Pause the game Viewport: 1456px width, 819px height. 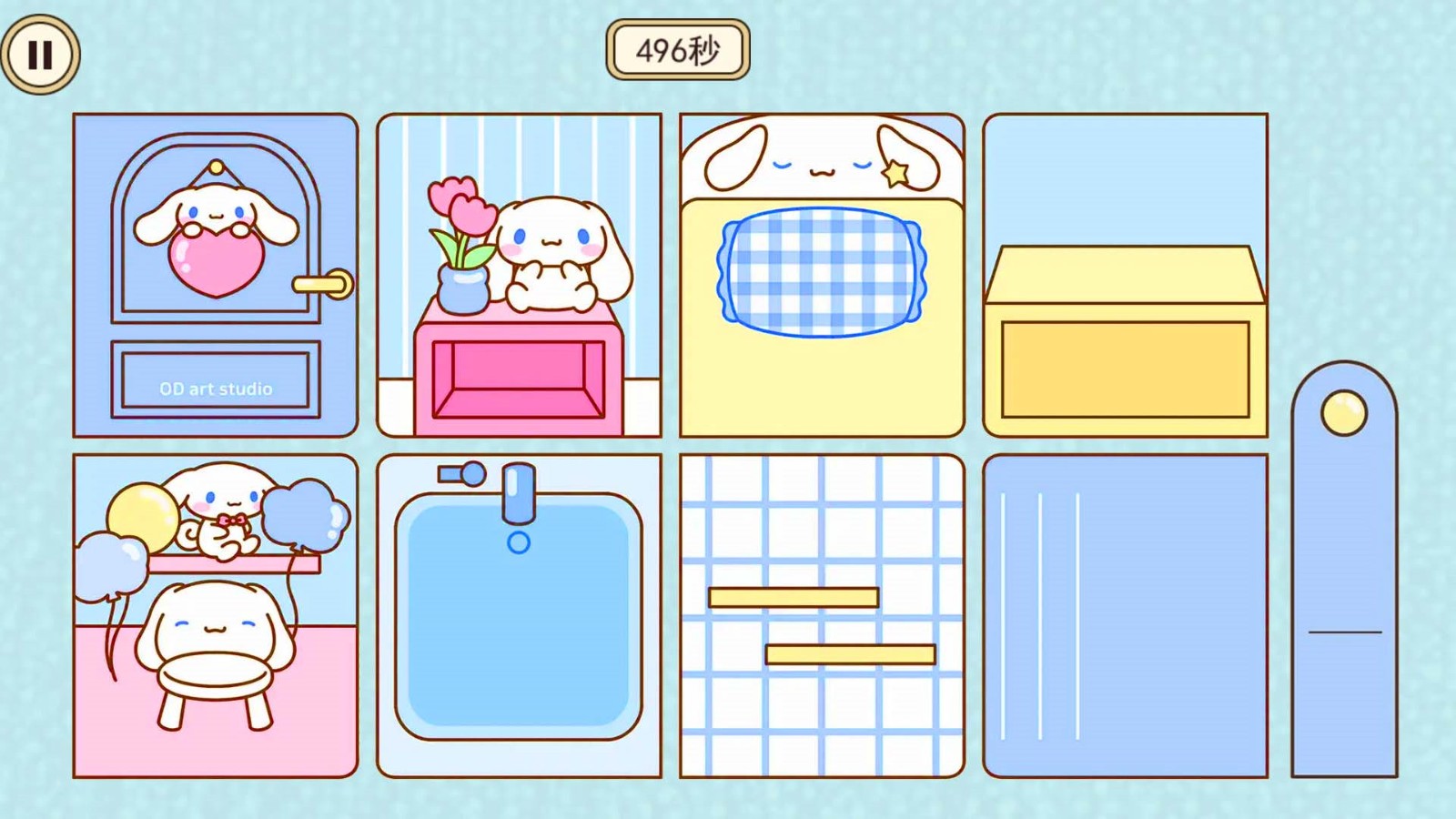click(x=40, y=55)
